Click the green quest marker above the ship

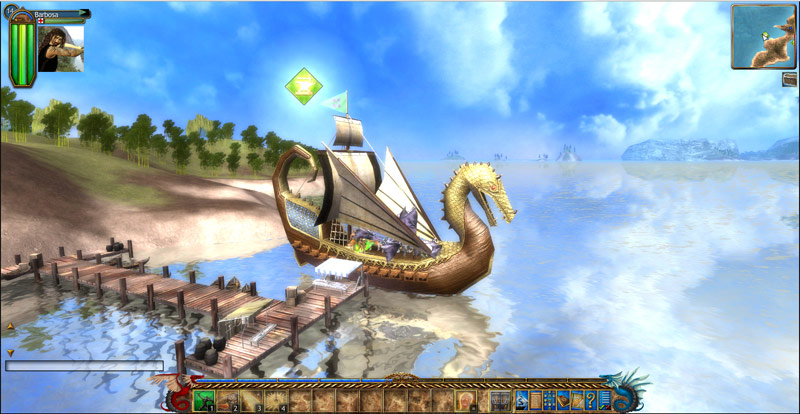point(302,86)
